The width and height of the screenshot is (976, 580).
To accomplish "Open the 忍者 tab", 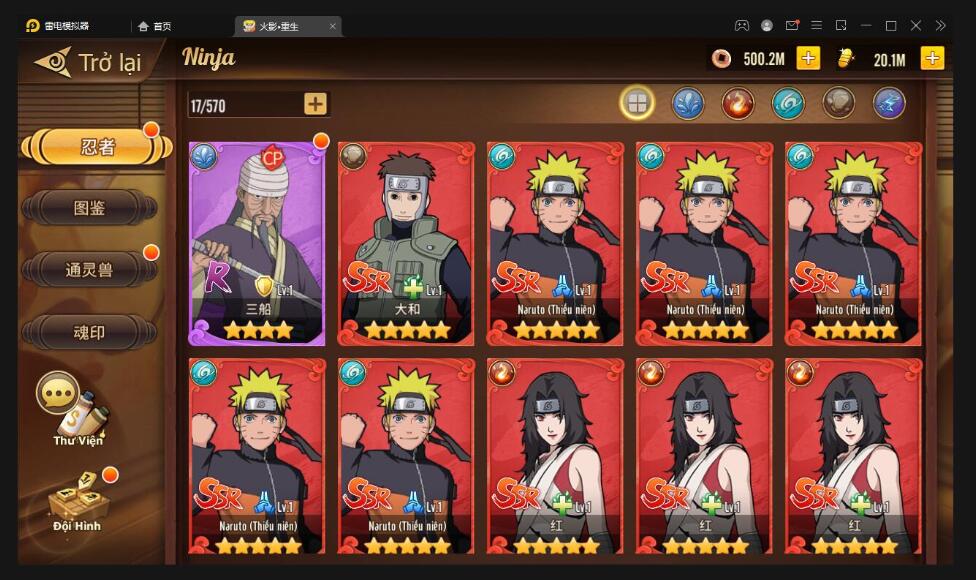I will tap(97, 147).
